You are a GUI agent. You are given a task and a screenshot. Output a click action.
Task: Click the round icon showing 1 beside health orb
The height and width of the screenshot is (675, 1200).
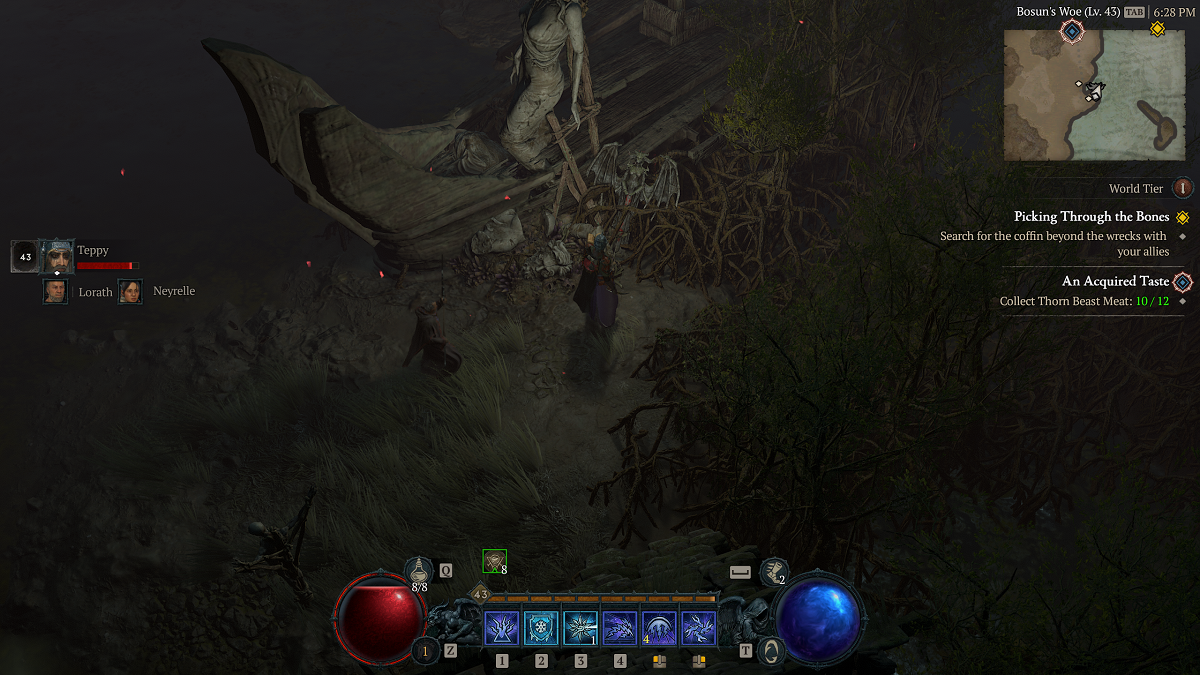tap(425, 651)
